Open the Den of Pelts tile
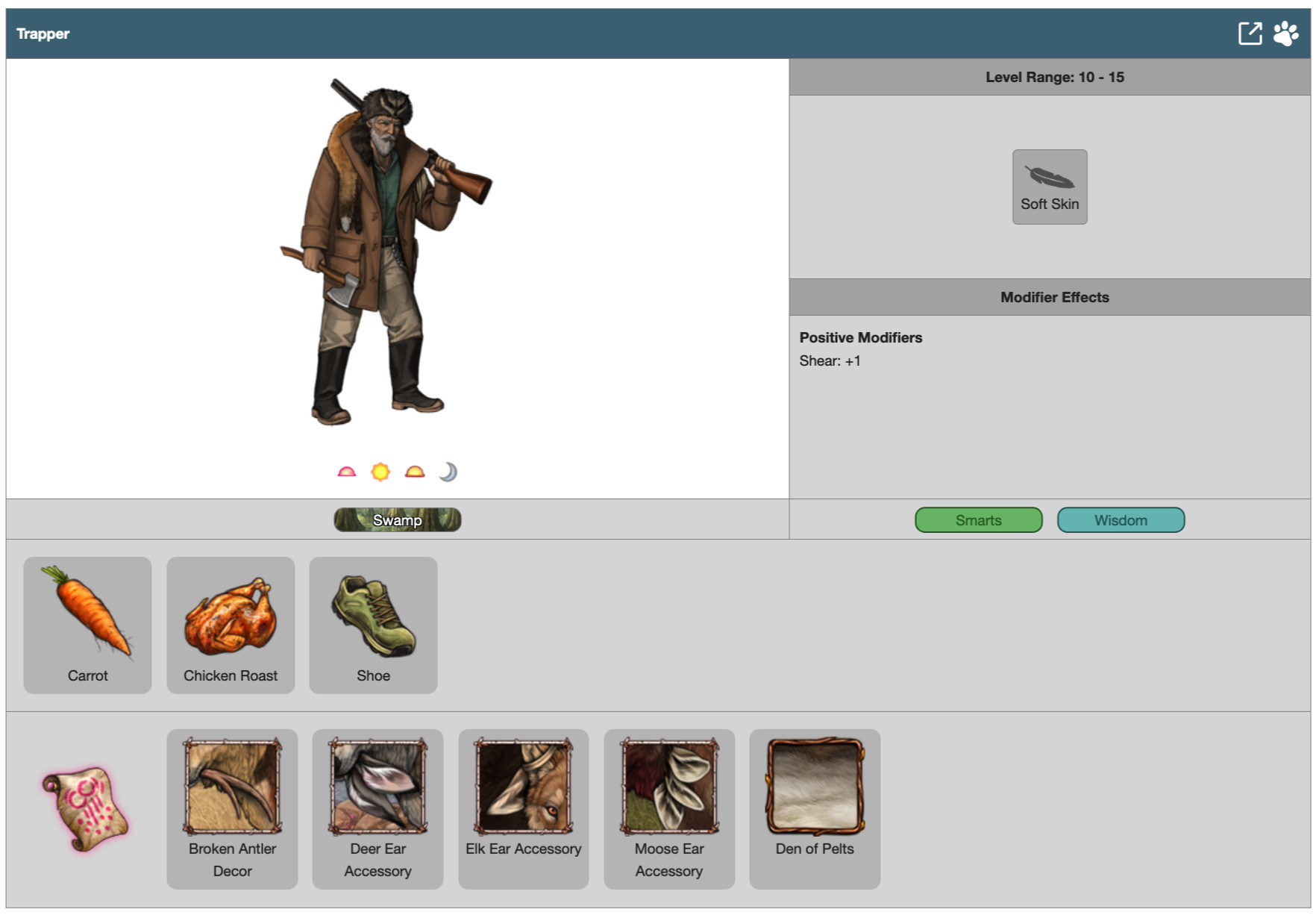Image resolution: width=1316 pixels, height=915 pixels. 815,808
